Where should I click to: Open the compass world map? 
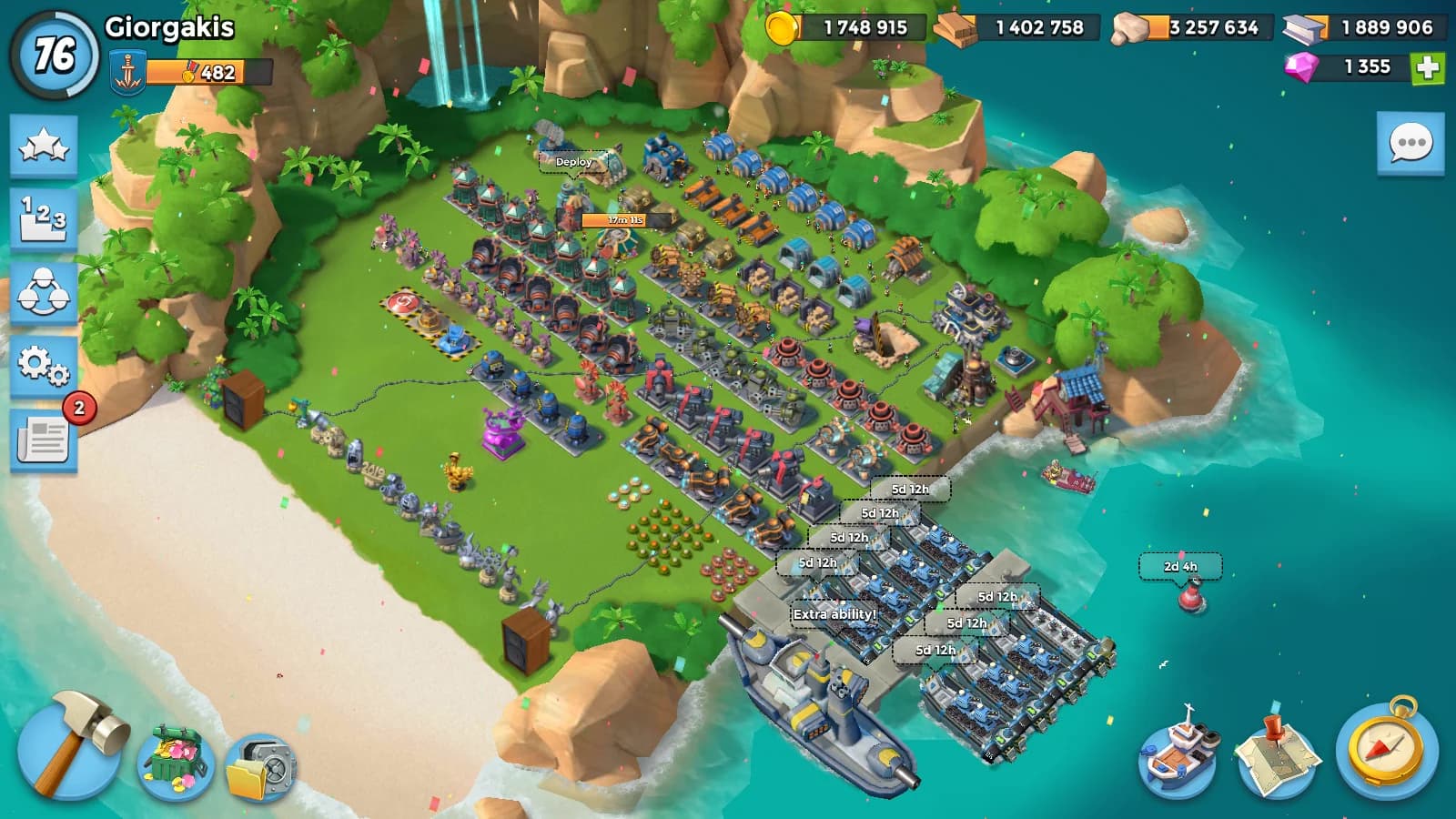[x=1387, y=749]
